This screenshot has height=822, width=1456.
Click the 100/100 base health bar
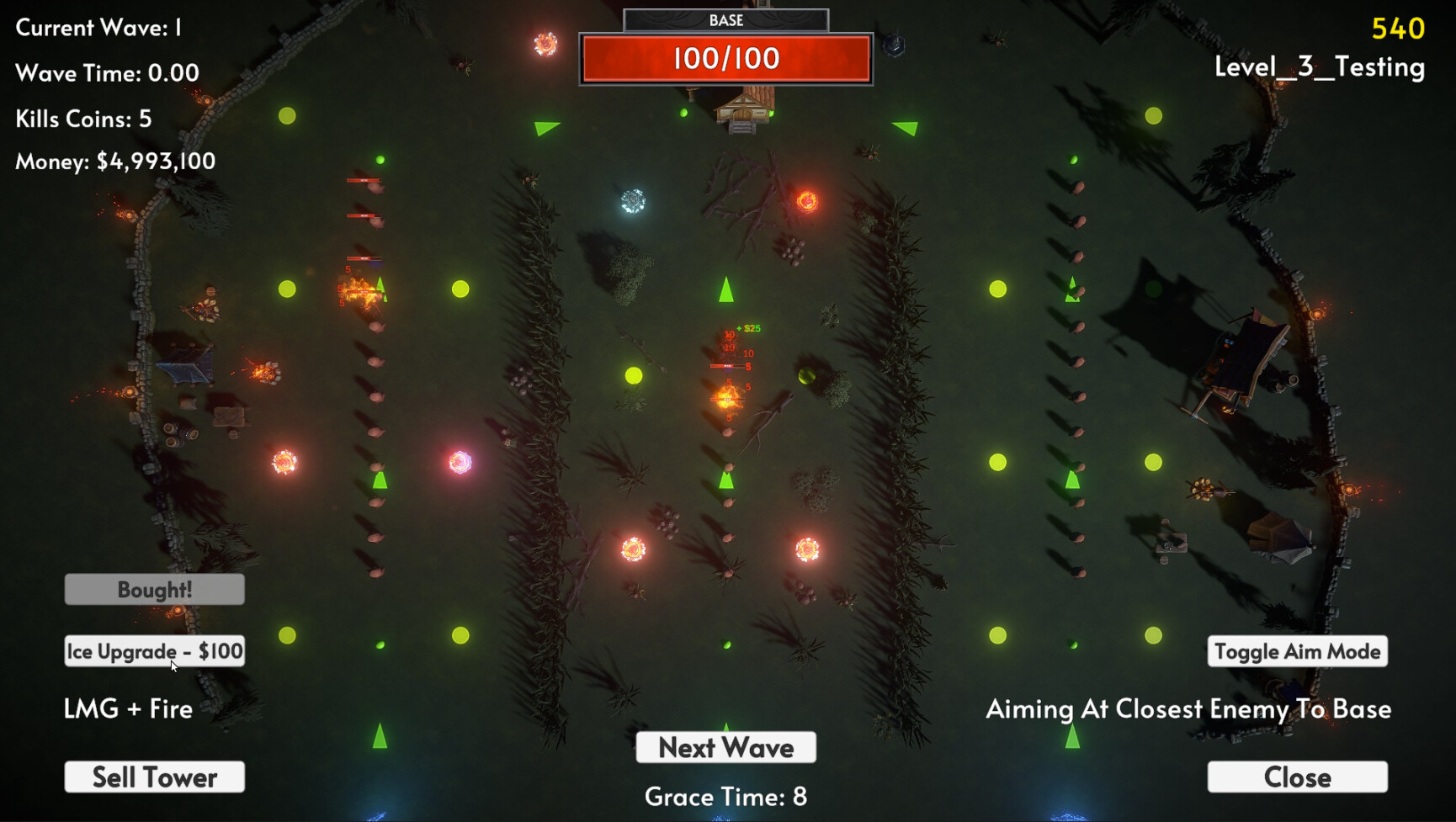725,57
